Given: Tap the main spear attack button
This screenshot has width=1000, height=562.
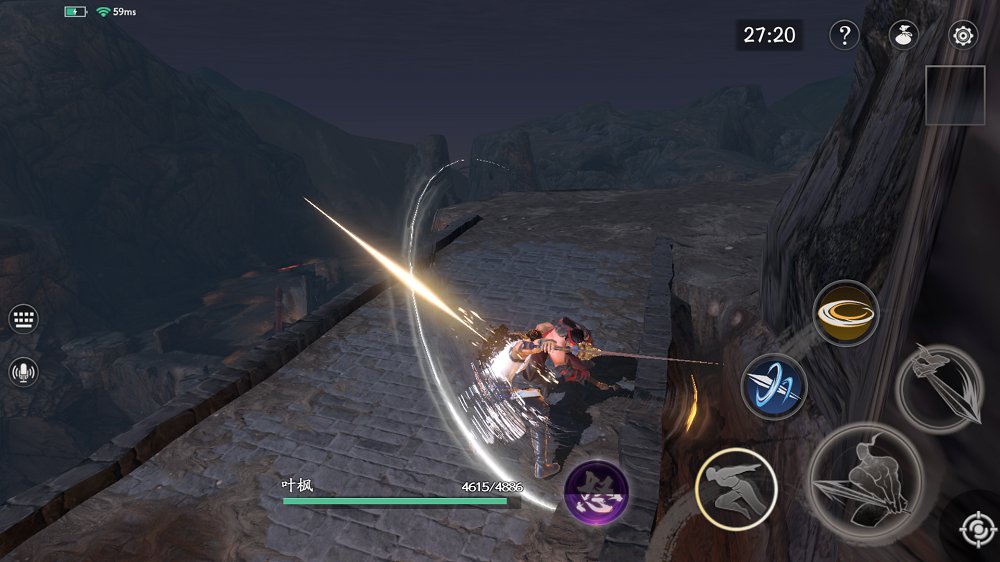Looking at the screenshot, I should 864,482.
